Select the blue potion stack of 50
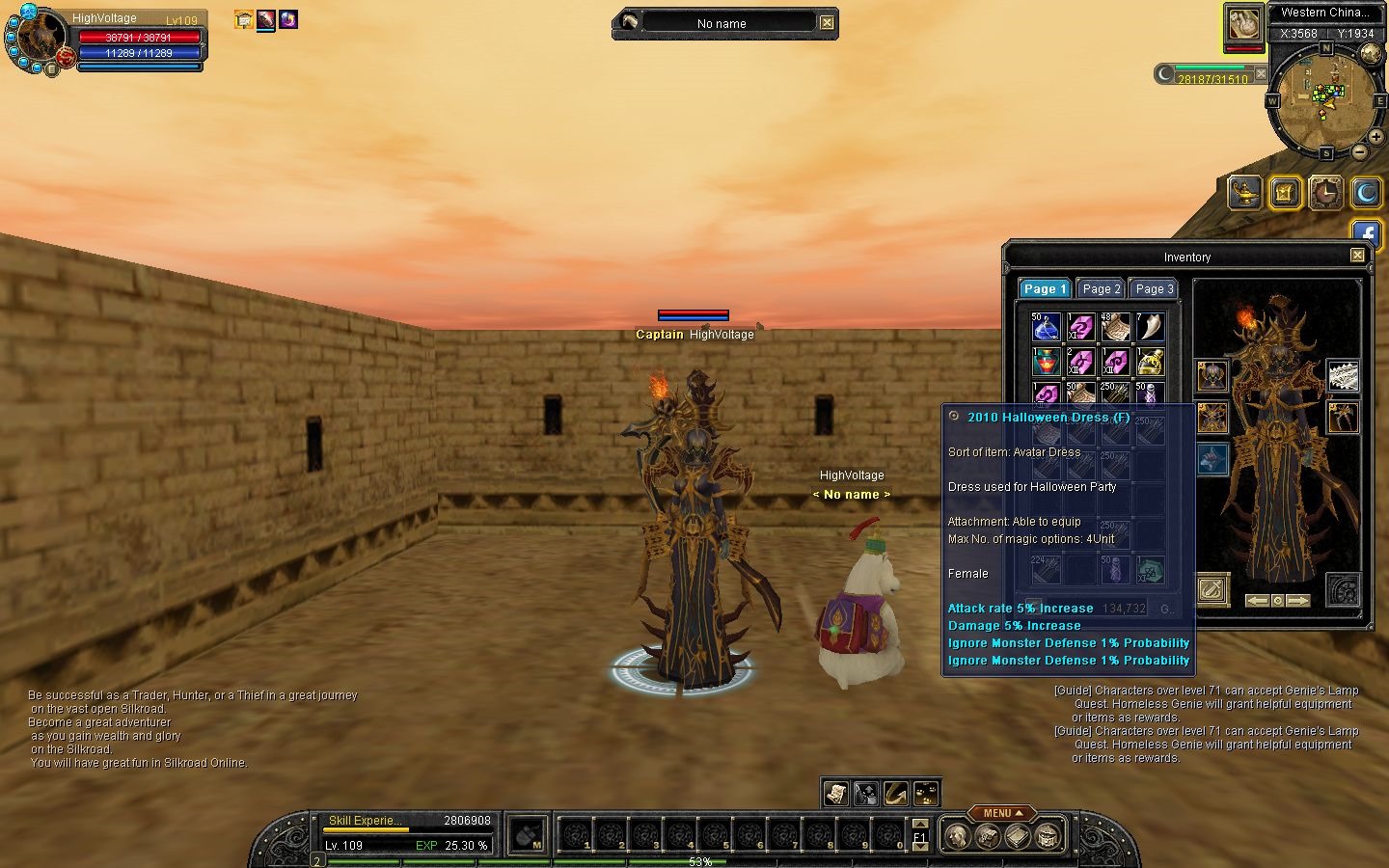 (x=1047, y=327)
